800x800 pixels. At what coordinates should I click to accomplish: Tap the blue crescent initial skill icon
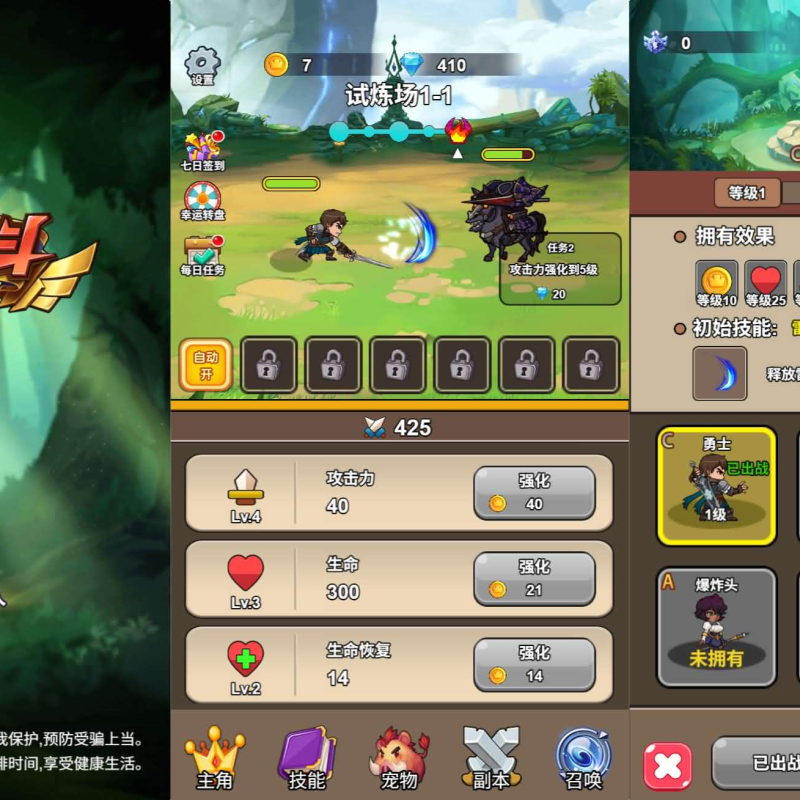pyautogui.click(x=720, y=374)
